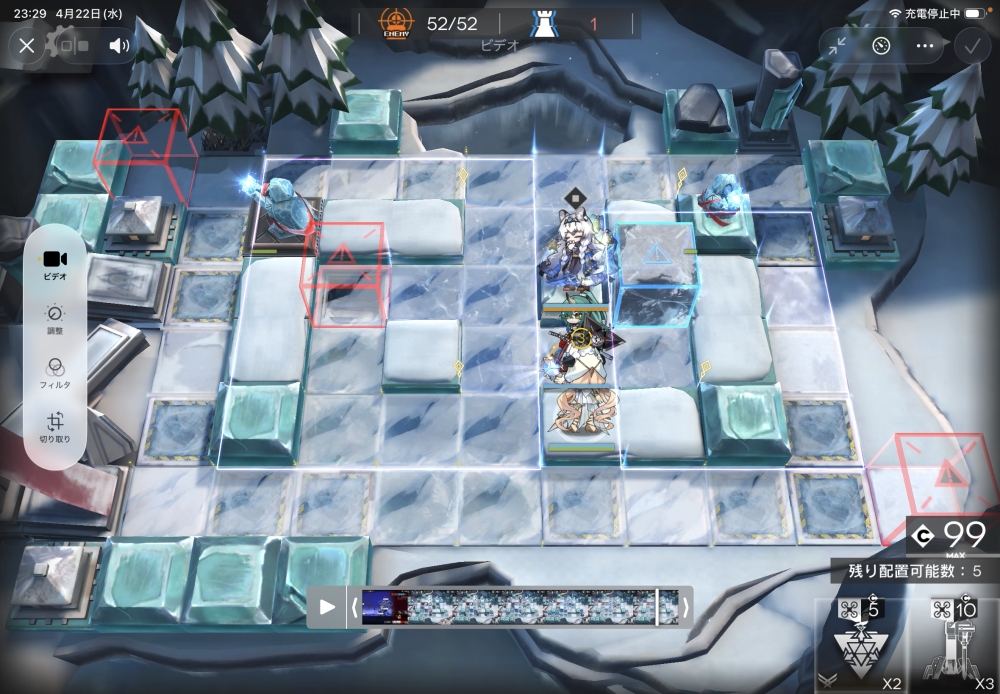The image size is (1000, 694).
Task: Play the video with the play button
Action: coord(327,606)
